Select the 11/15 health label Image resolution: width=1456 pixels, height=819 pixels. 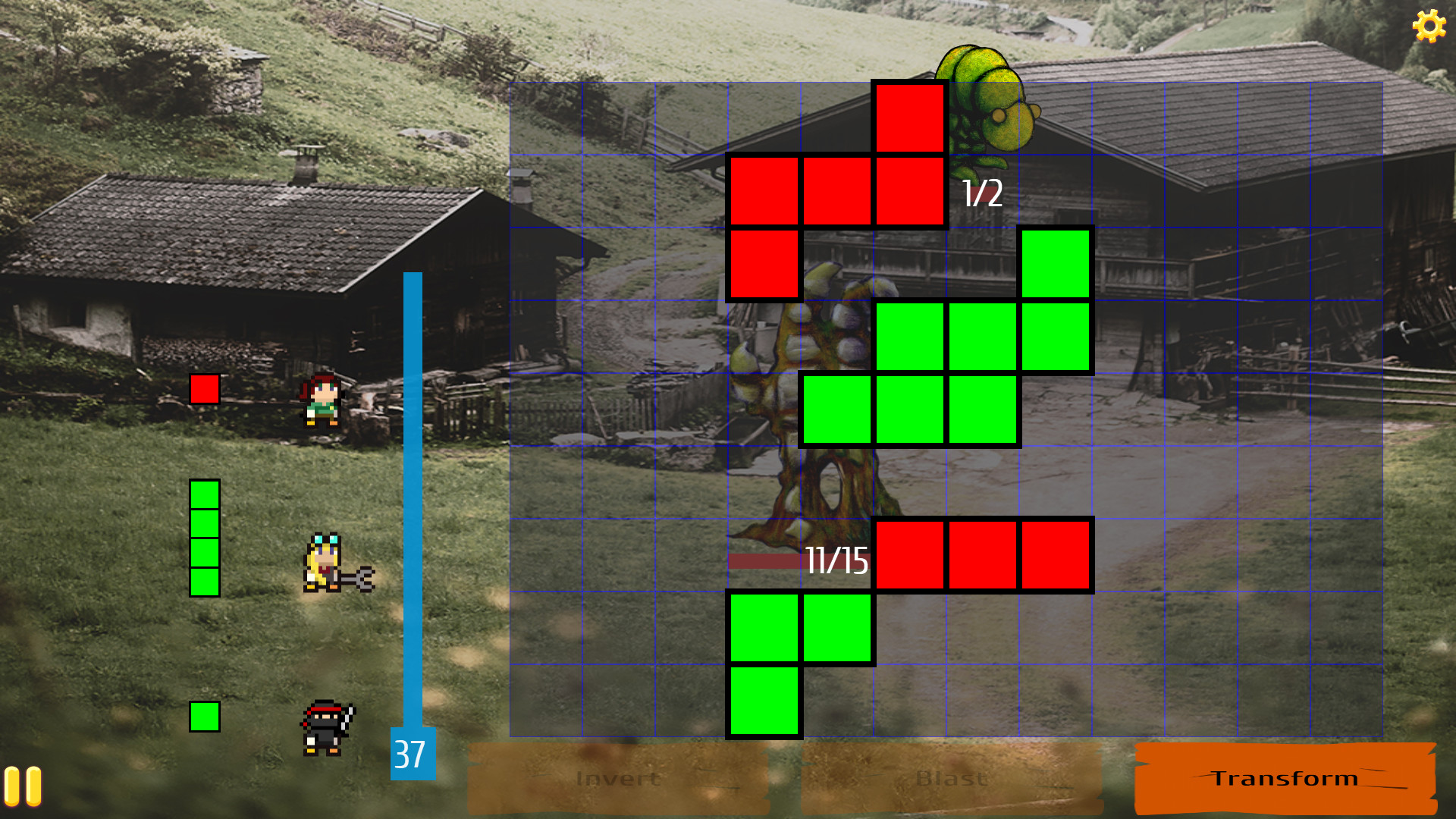836,561
